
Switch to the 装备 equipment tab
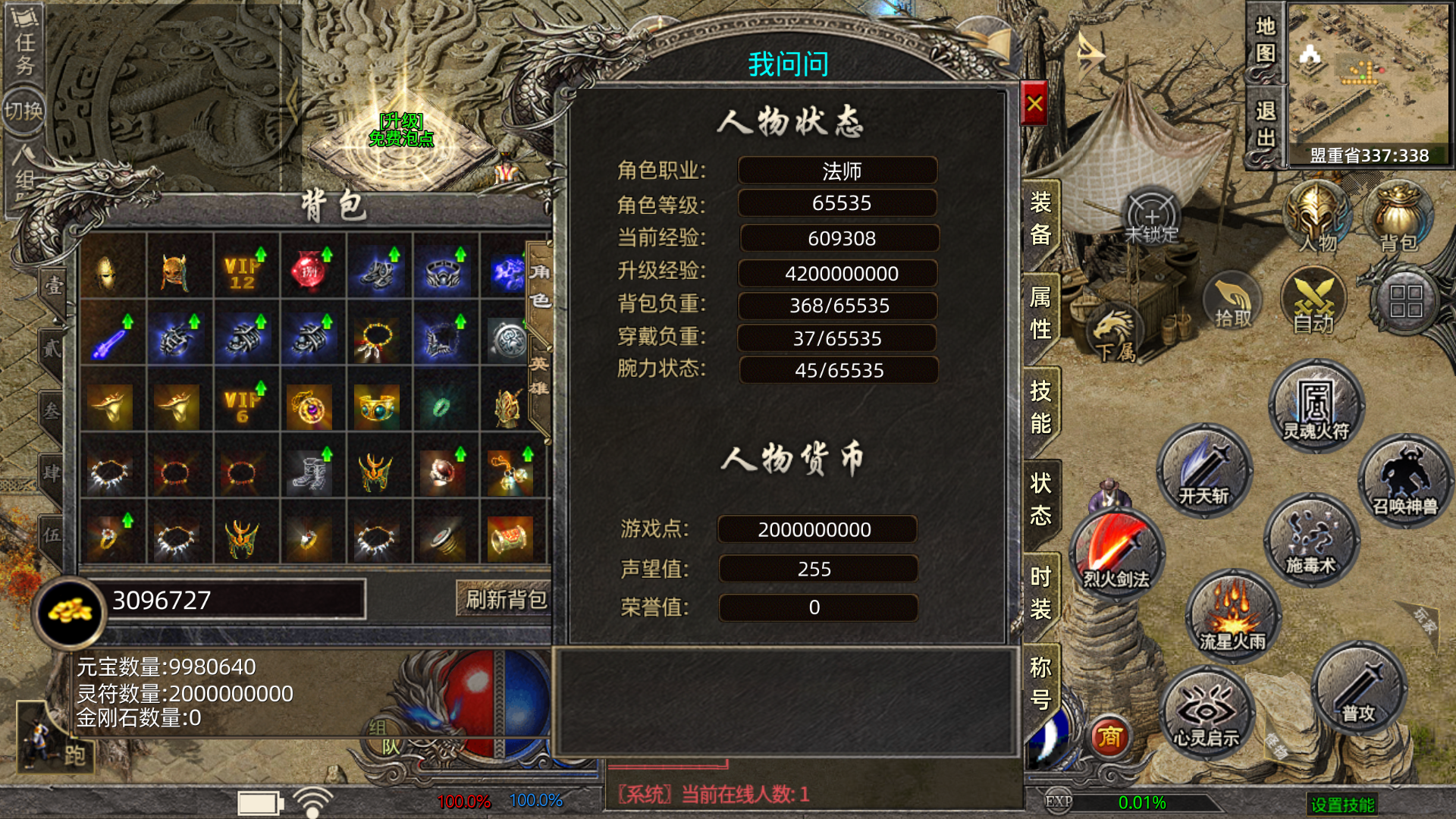pos(1040,218)
